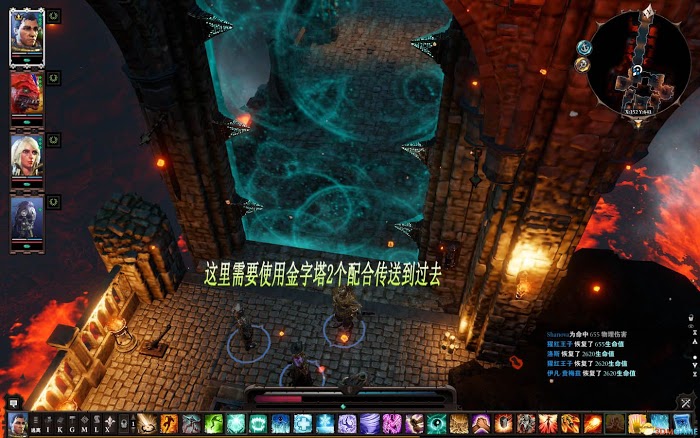Image resolution: width=700 pixels, height=438 pixels.
Task: Open the skills button labeled K
Action: [59, 428]
